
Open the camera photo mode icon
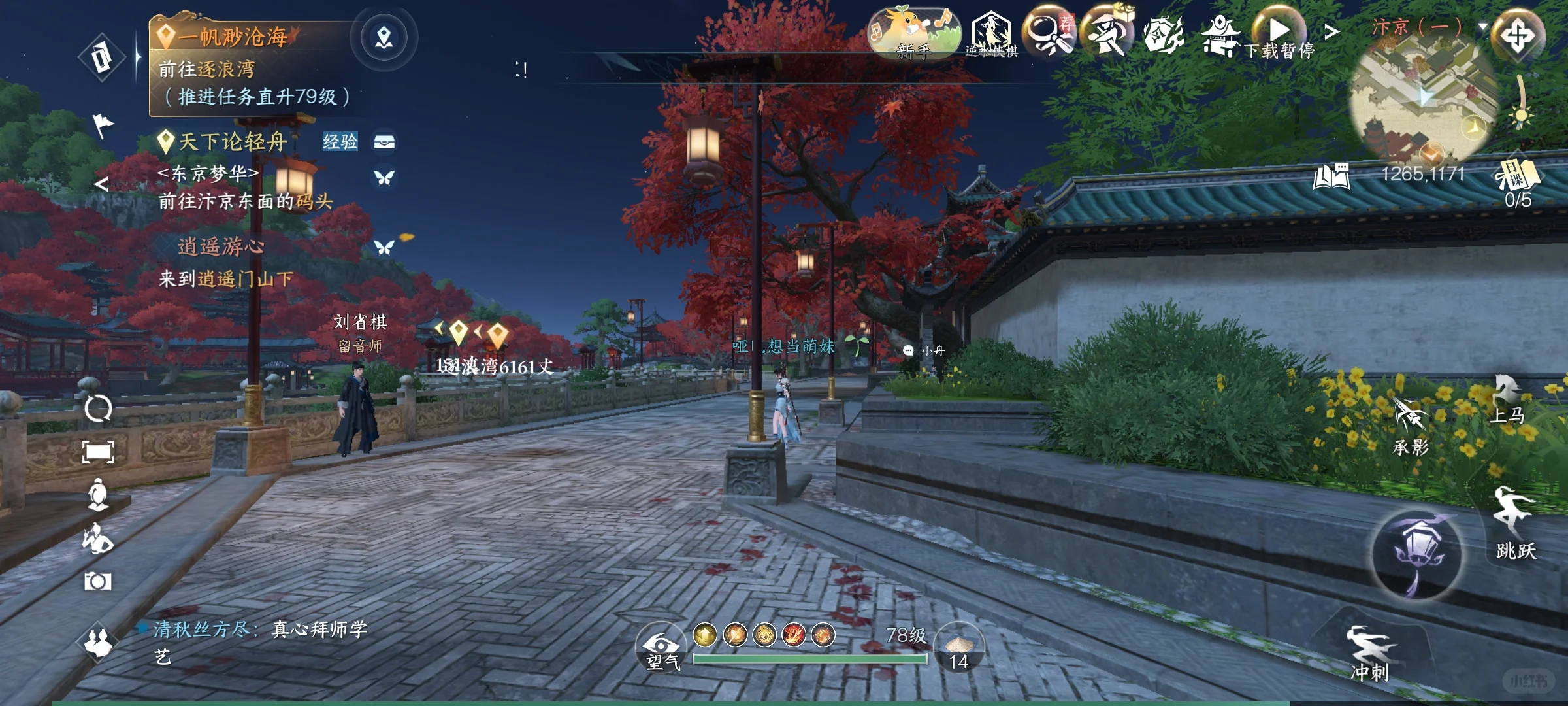click(x=98, y=581)
